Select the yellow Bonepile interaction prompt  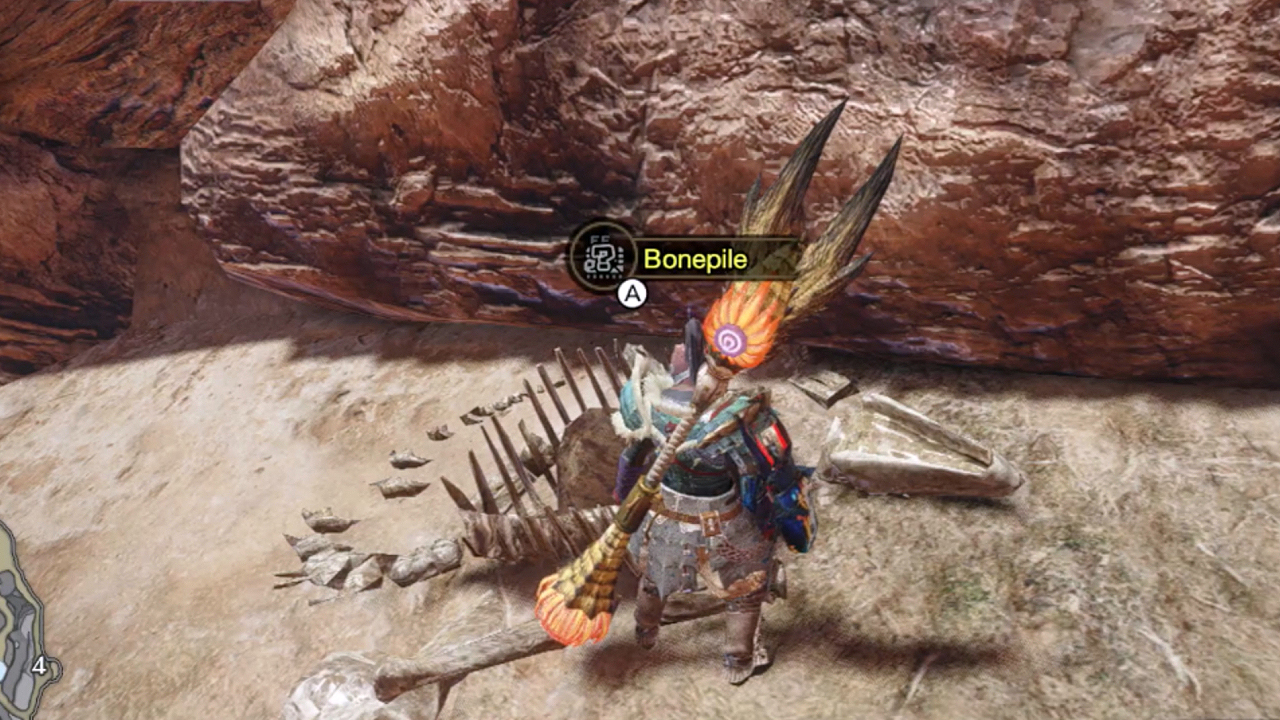696,259
